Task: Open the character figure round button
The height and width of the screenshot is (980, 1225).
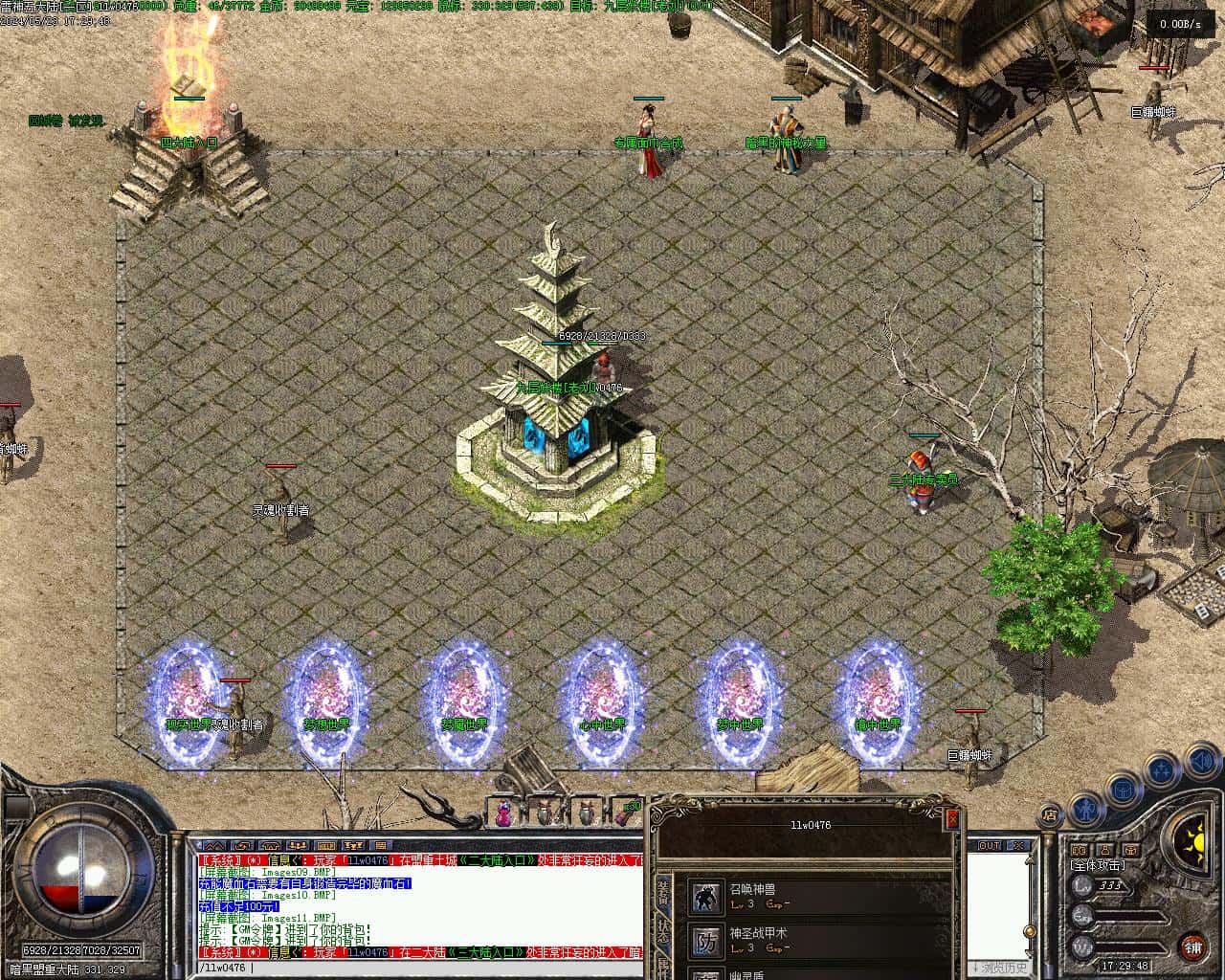Action: point(1084,810)
